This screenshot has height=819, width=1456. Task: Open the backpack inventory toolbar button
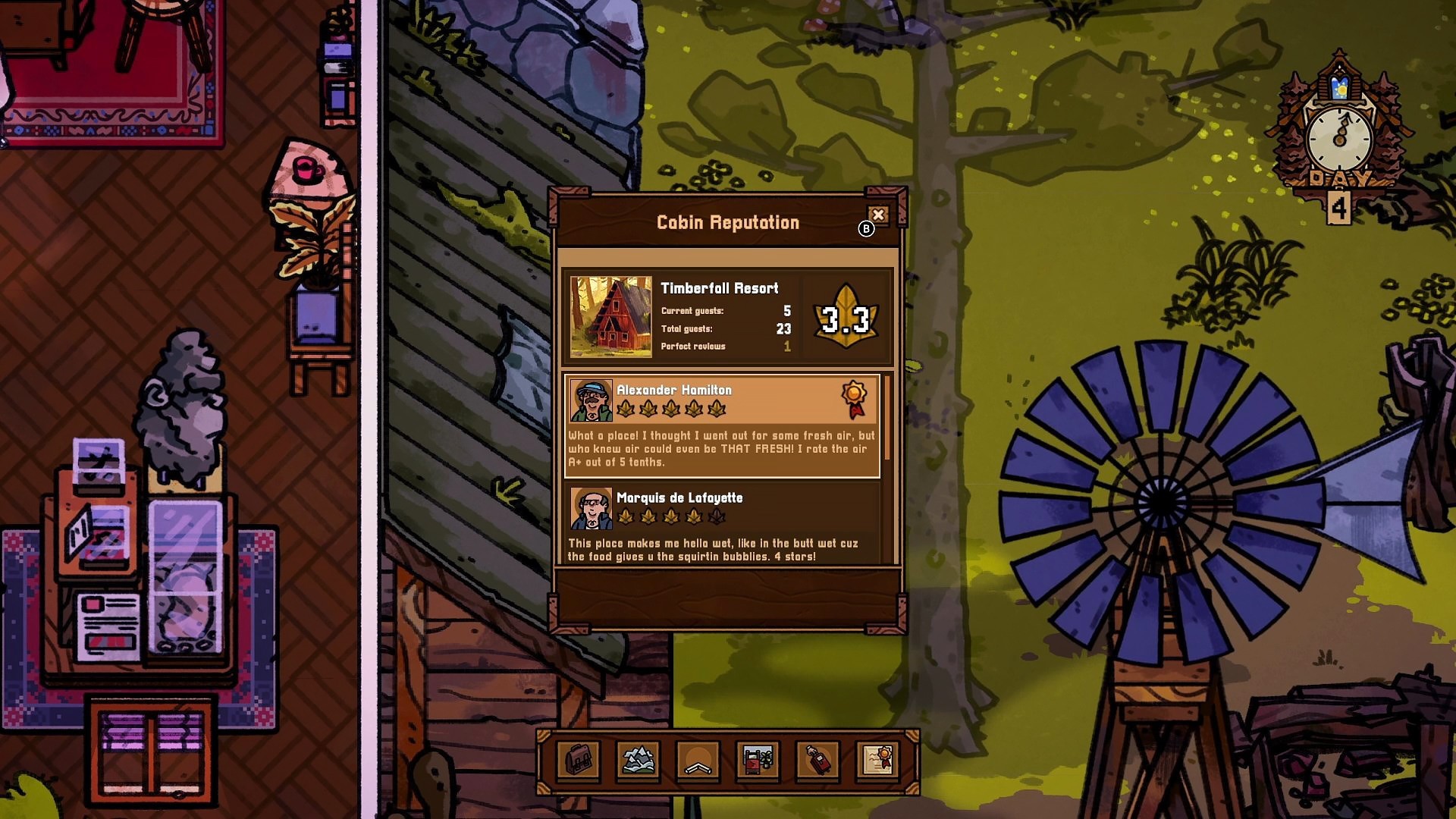pos(578,760)
